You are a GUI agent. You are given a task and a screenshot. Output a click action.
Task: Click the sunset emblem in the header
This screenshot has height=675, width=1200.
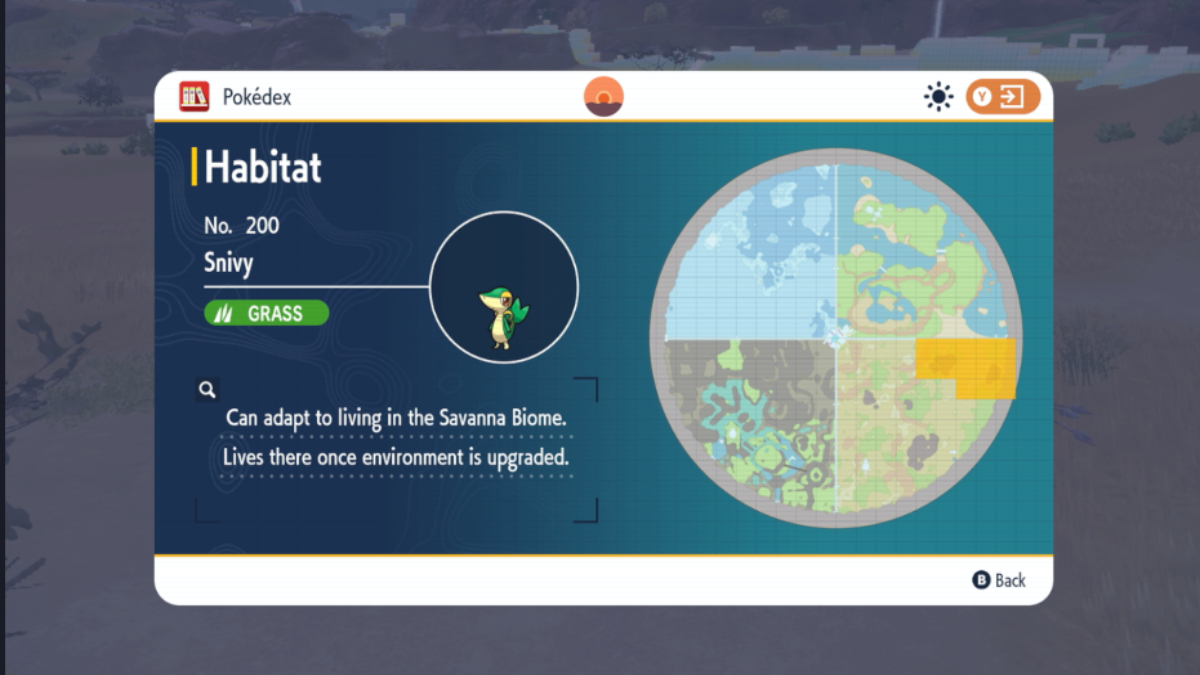click(604, 97)
